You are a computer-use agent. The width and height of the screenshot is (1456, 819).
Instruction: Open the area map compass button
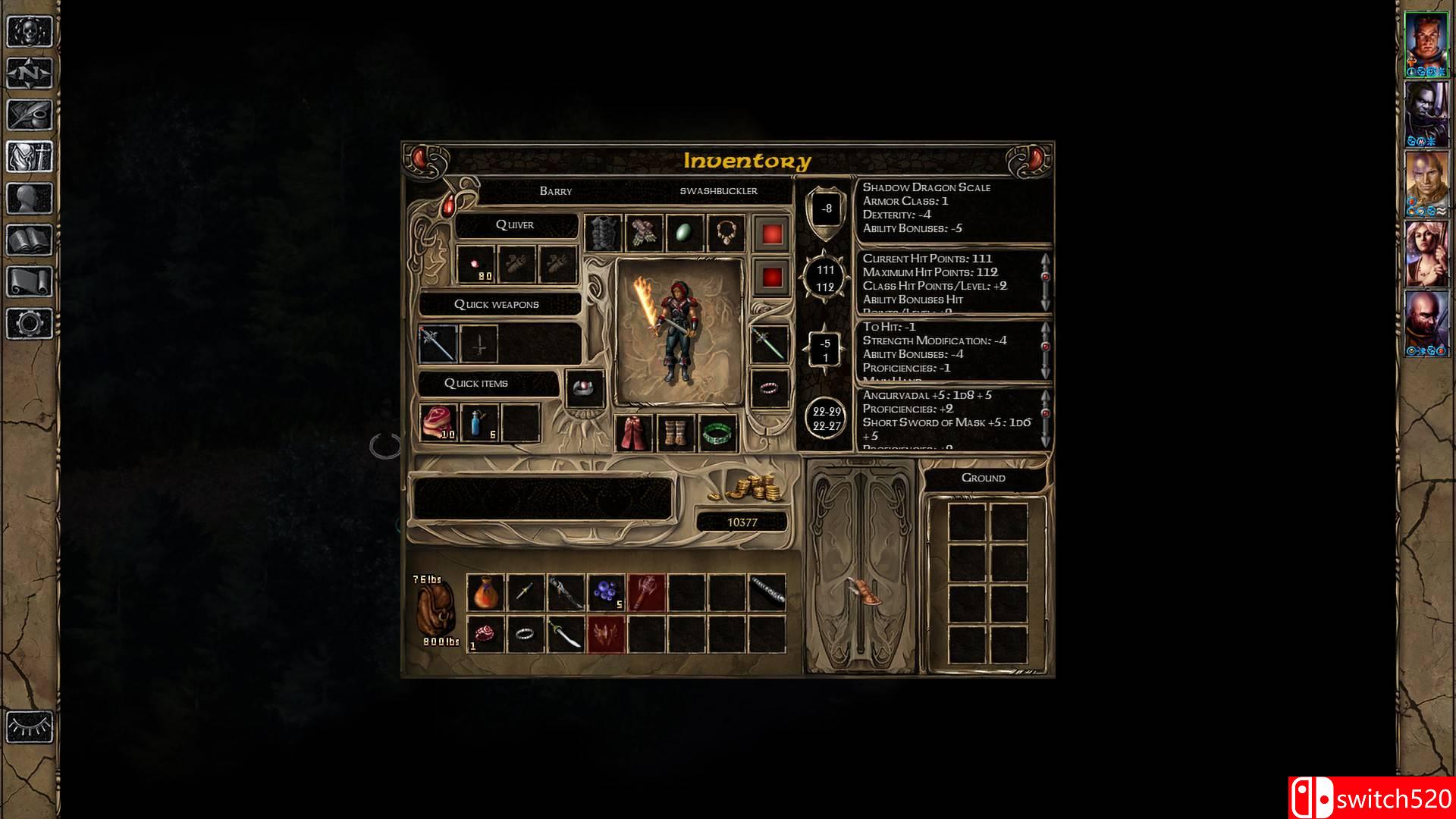click(x=30, y=74)
